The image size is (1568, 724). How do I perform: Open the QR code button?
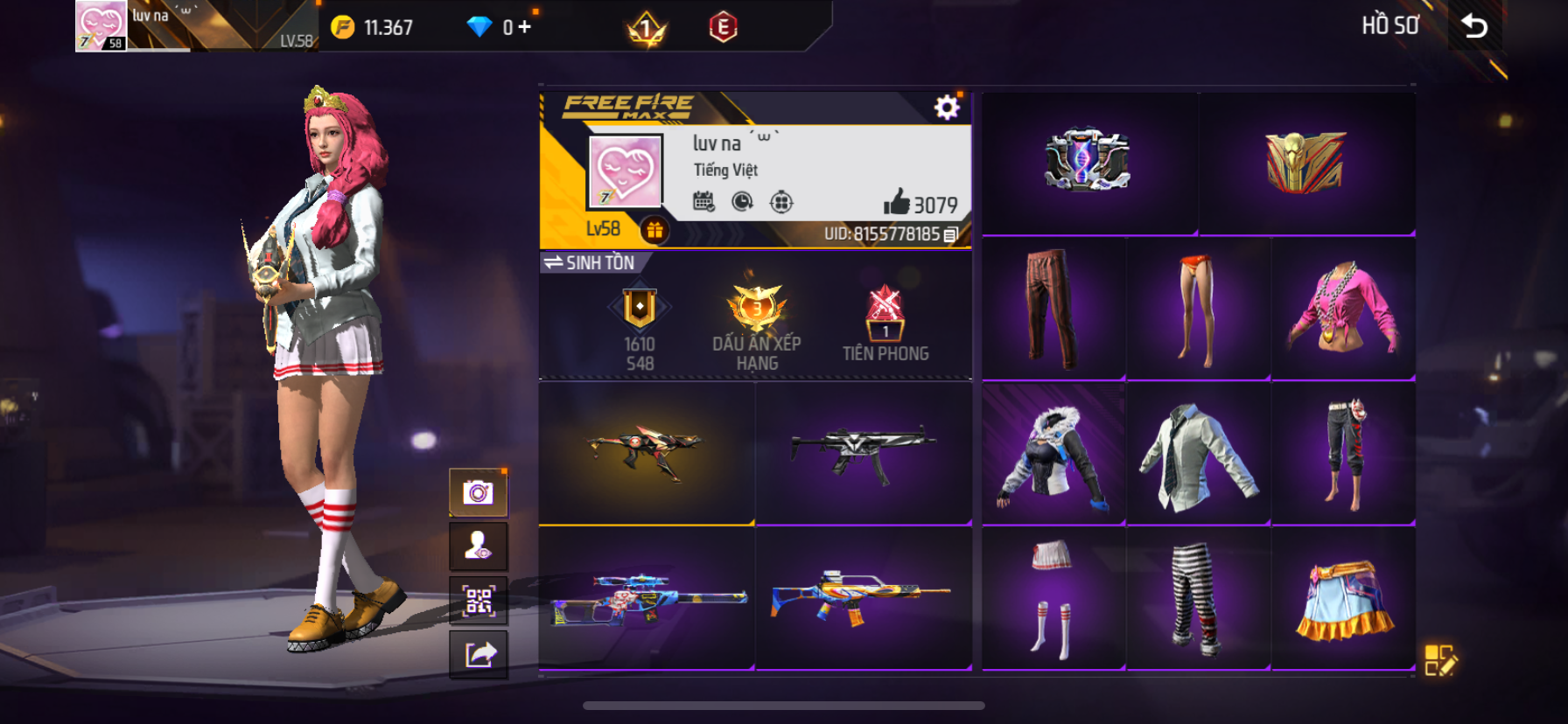[x=478, y=601]
